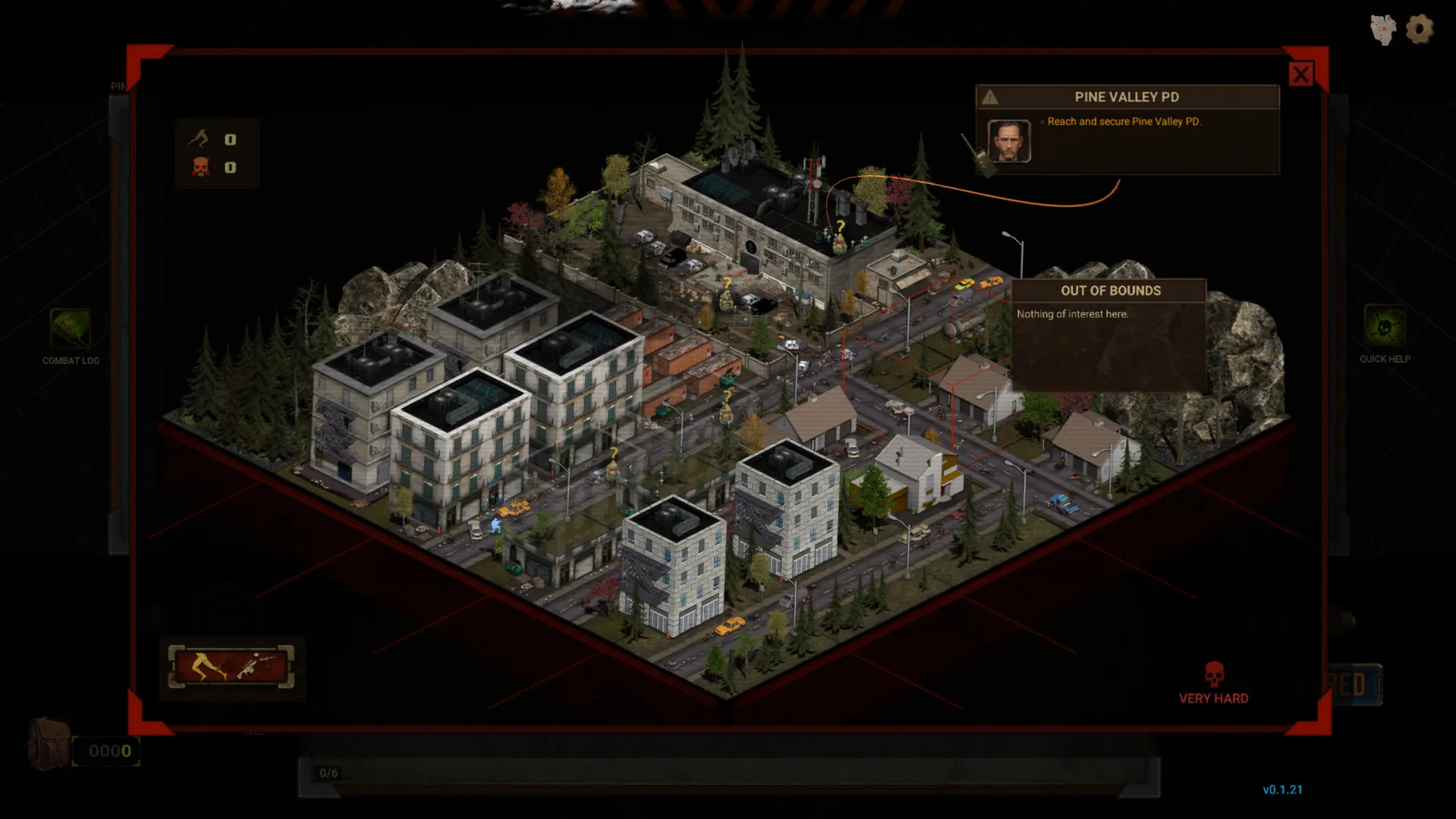Open the torn paper map icon
Screen dimensions: 1456x819
[x=1383, y=30]
